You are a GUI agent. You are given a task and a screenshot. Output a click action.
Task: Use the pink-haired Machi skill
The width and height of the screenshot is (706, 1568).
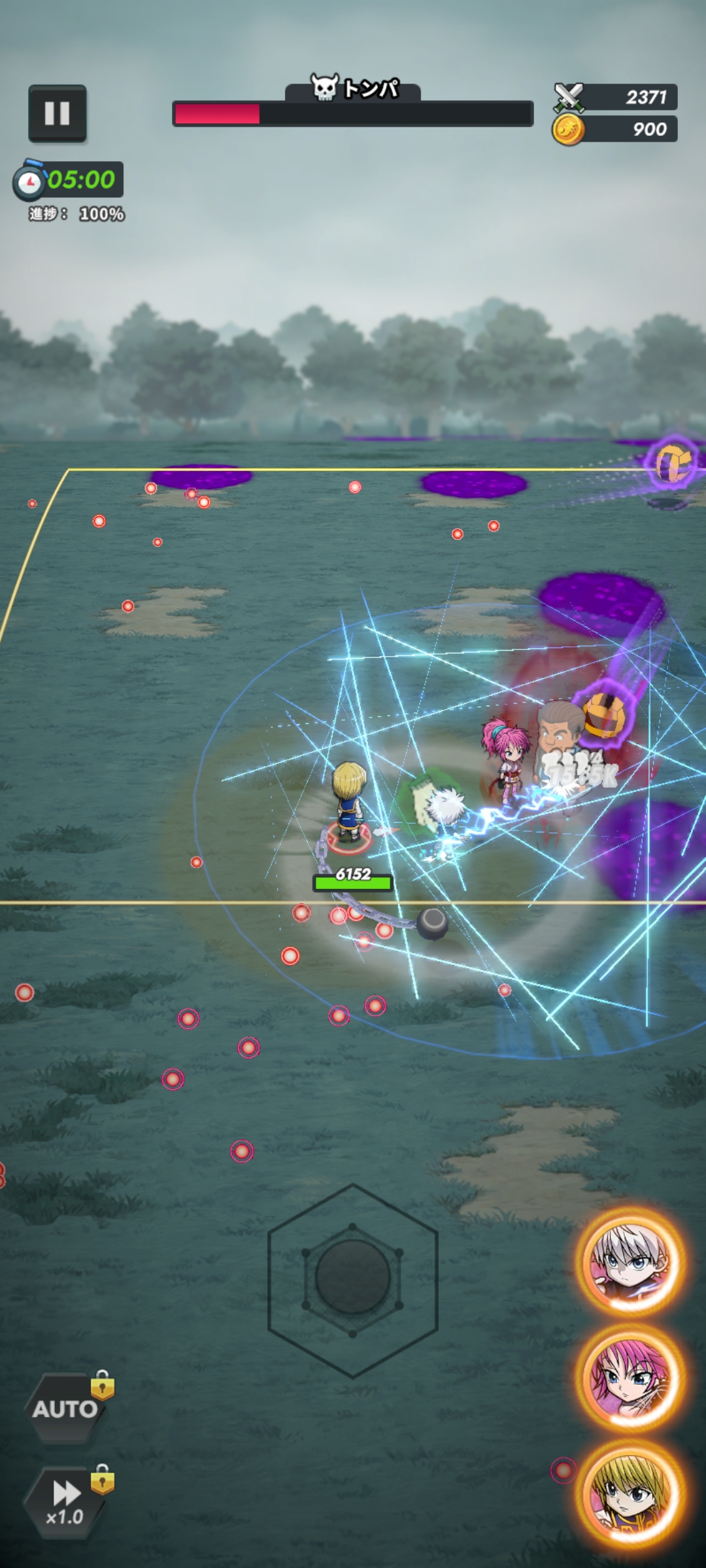point(630,1377)
